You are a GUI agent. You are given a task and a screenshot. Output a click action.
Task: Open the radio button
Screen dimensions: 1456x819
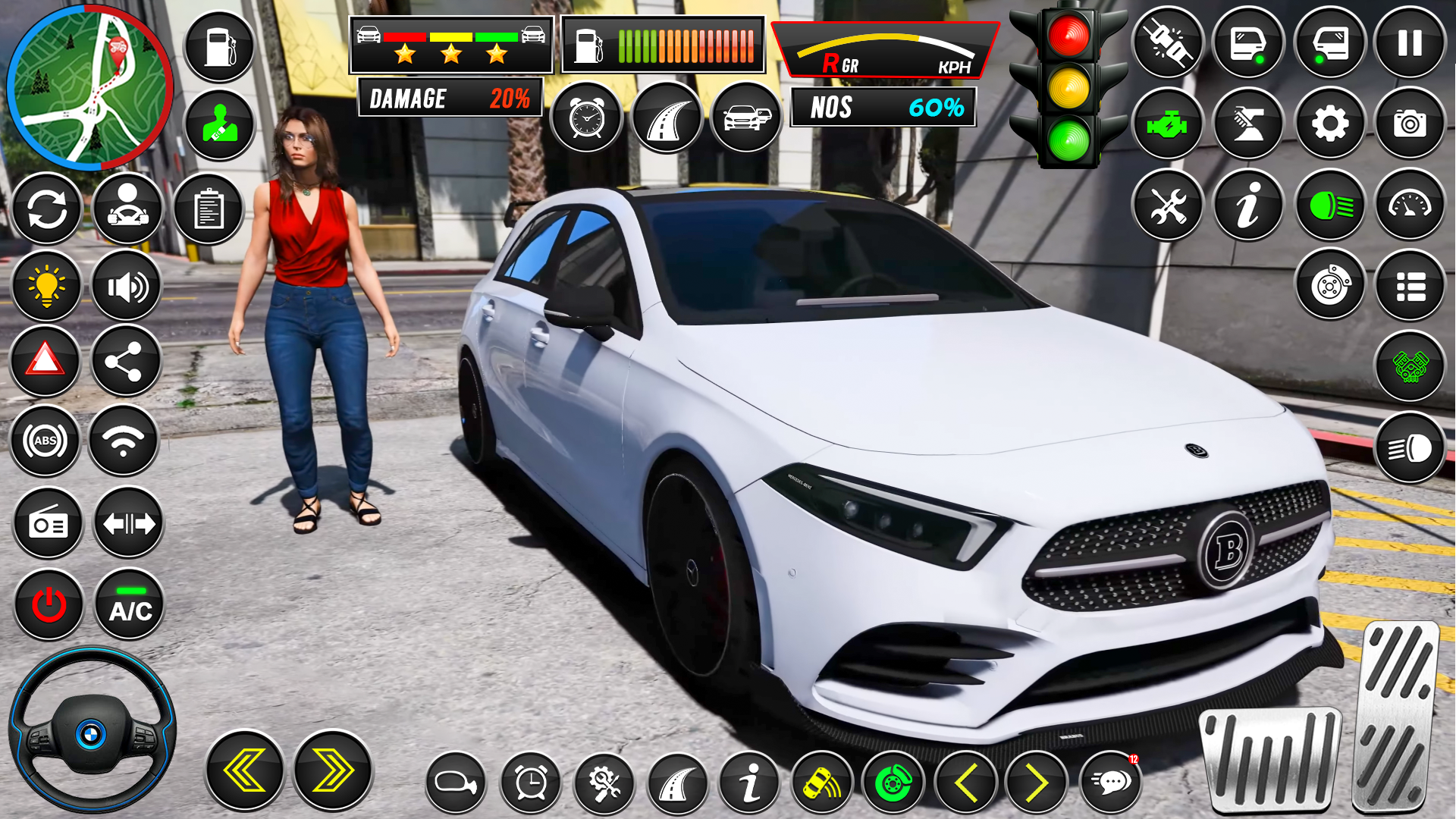(x=49, y=523)
